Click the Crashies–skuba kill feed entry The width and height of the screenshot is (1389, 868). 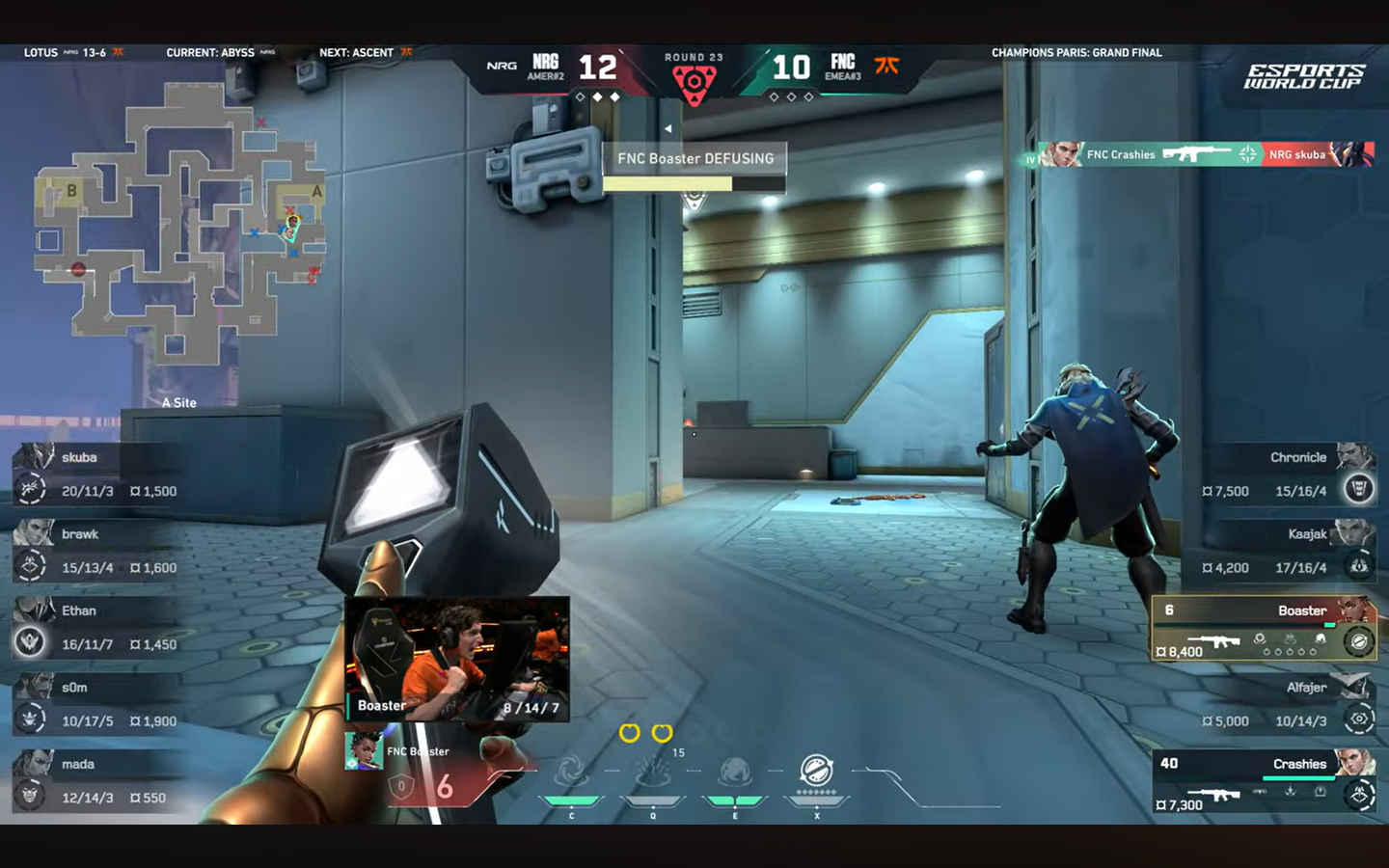coord(1199,154)
